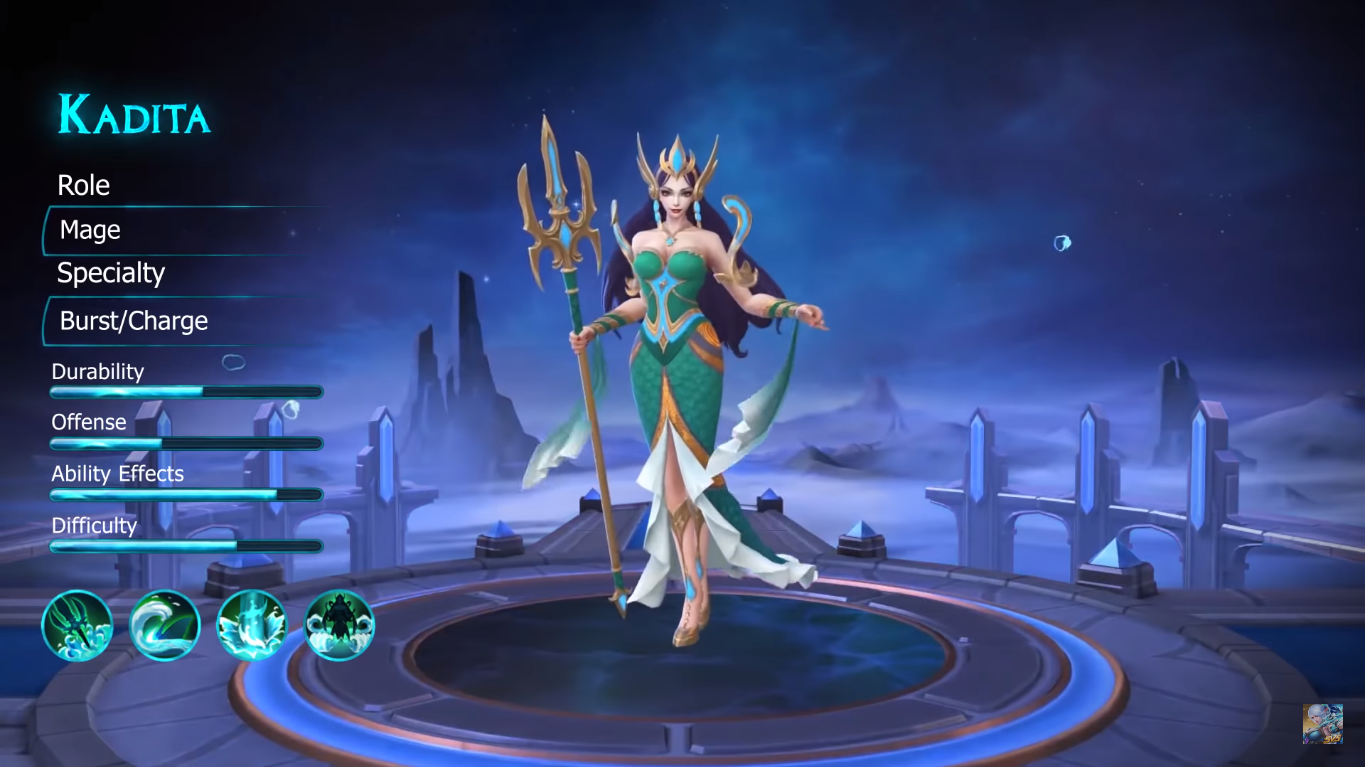1365x767 pixels.
Task: Click the Kadita hero name title
Action: point(133,114)
